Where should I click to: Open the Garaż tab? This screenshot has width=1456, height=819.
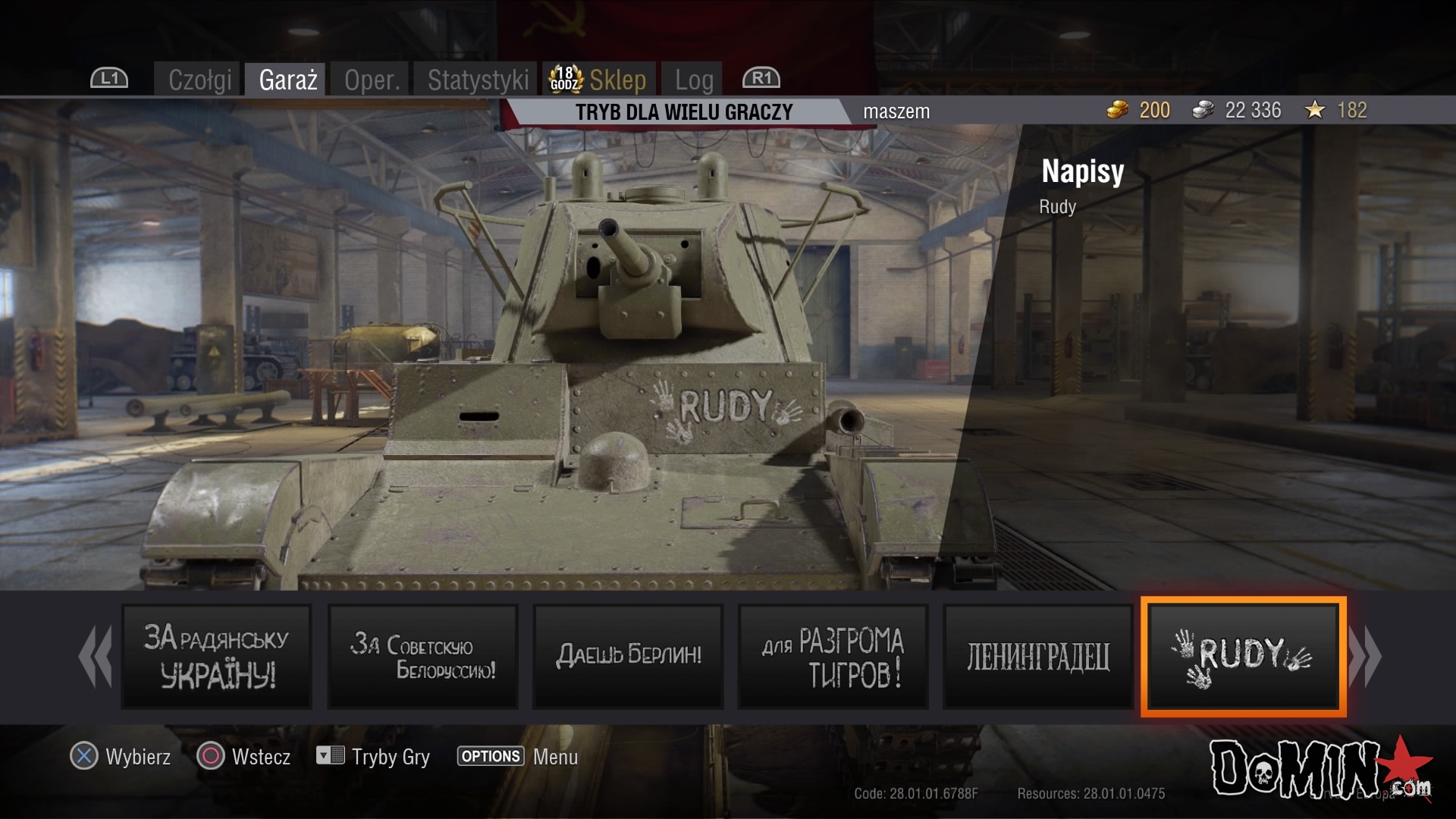287,80
